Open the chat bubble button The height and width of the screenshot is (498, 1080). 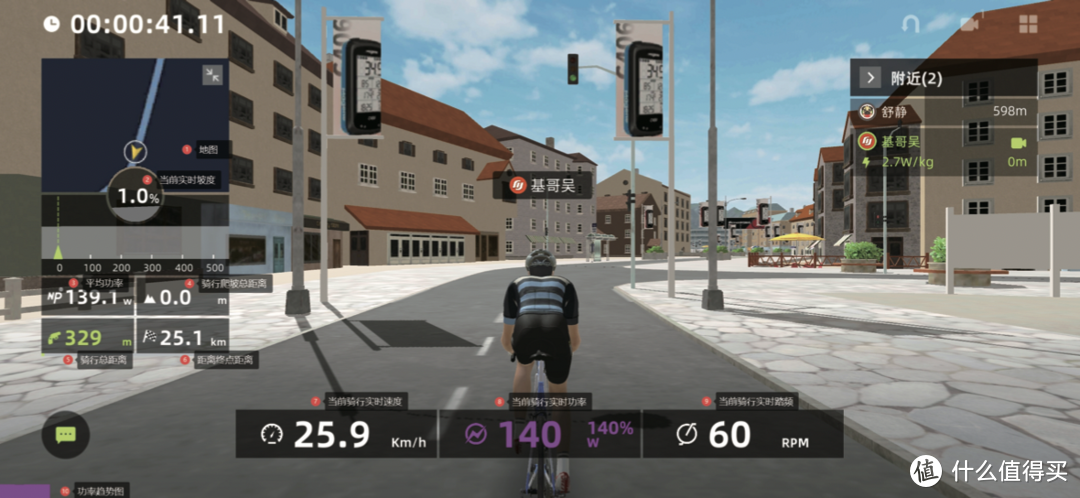pos(66,435)
